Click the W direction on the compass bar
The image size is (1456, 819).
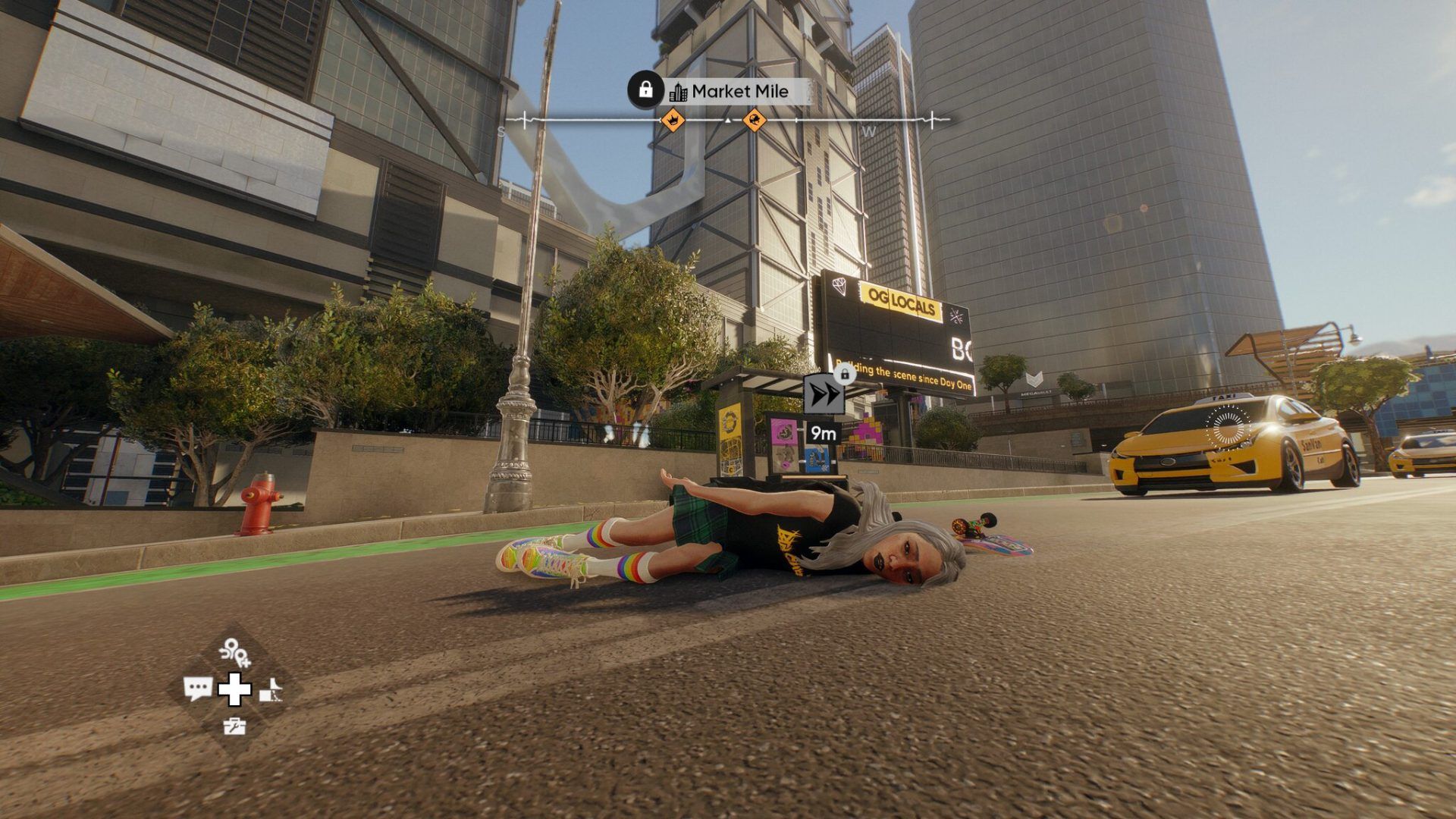(869, 130)
